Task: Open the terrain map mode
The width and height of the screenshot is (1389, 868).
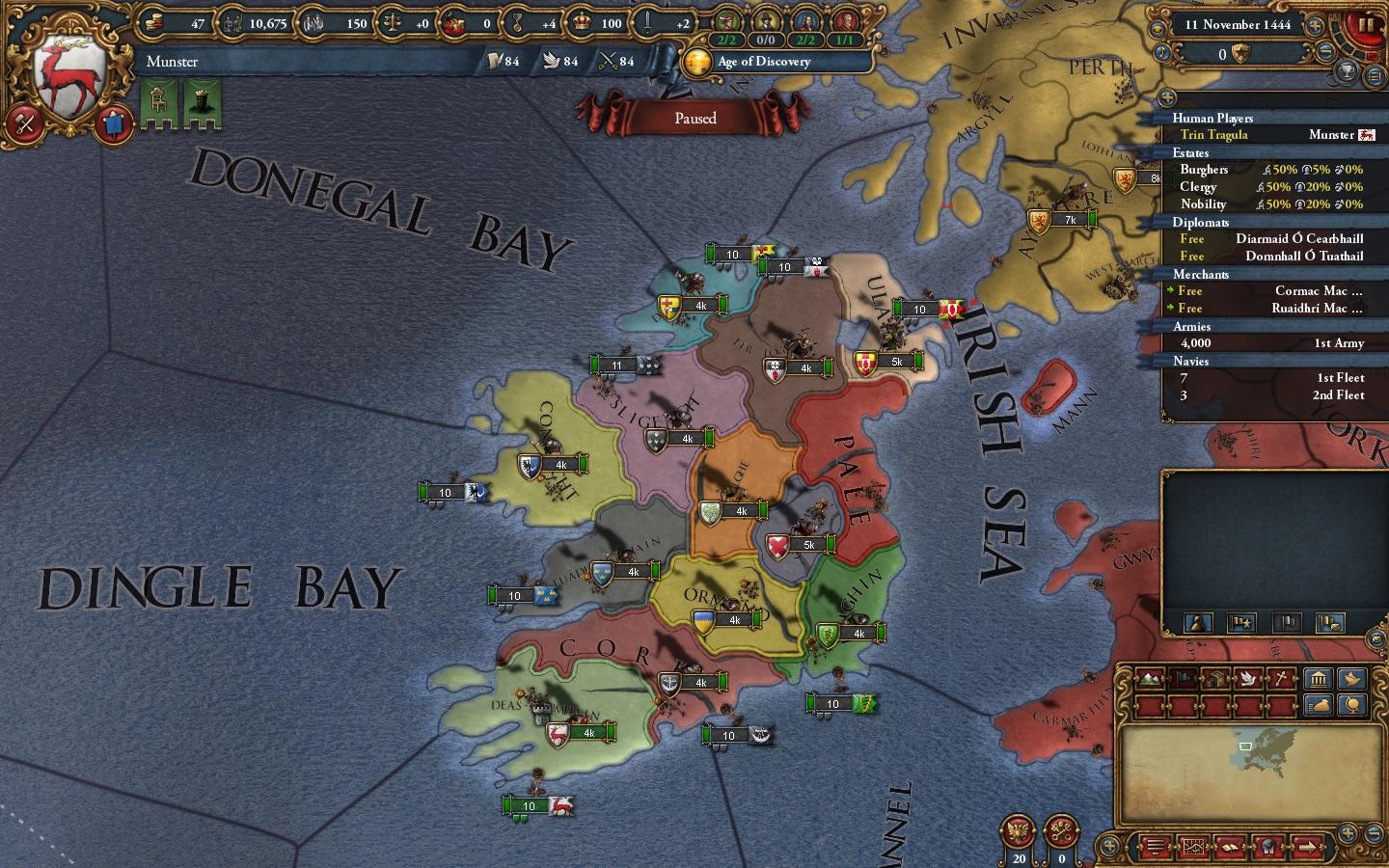Action: (1151, 678)
